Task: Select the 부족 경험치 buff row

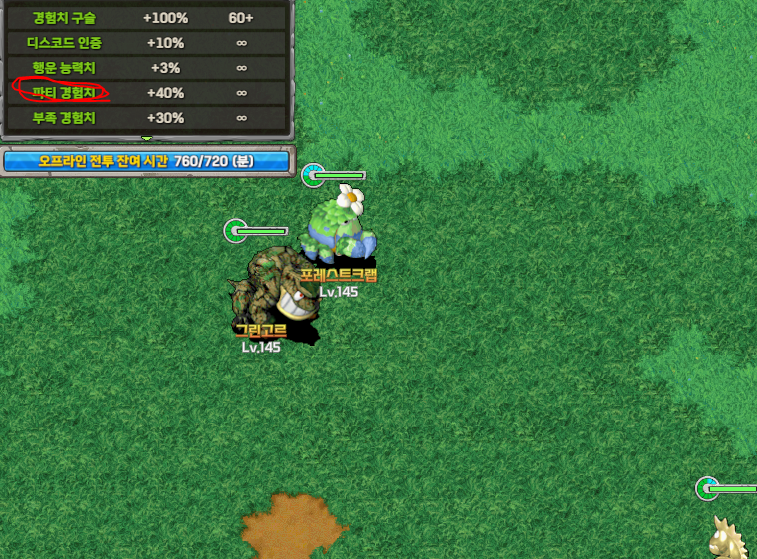Action: (x=145, y=117)
